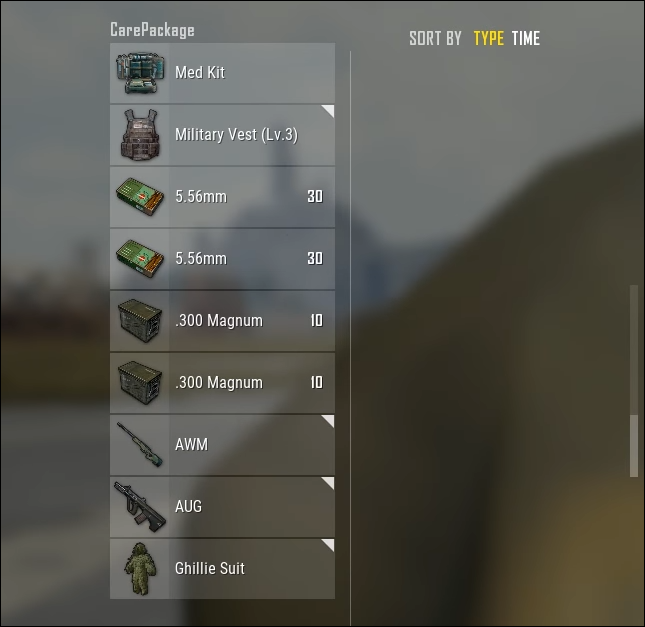Image resolution: width=645 pixels, height=627 pixels.
Task: Select the Ghillie Suit row
Action: click(222, 569)
